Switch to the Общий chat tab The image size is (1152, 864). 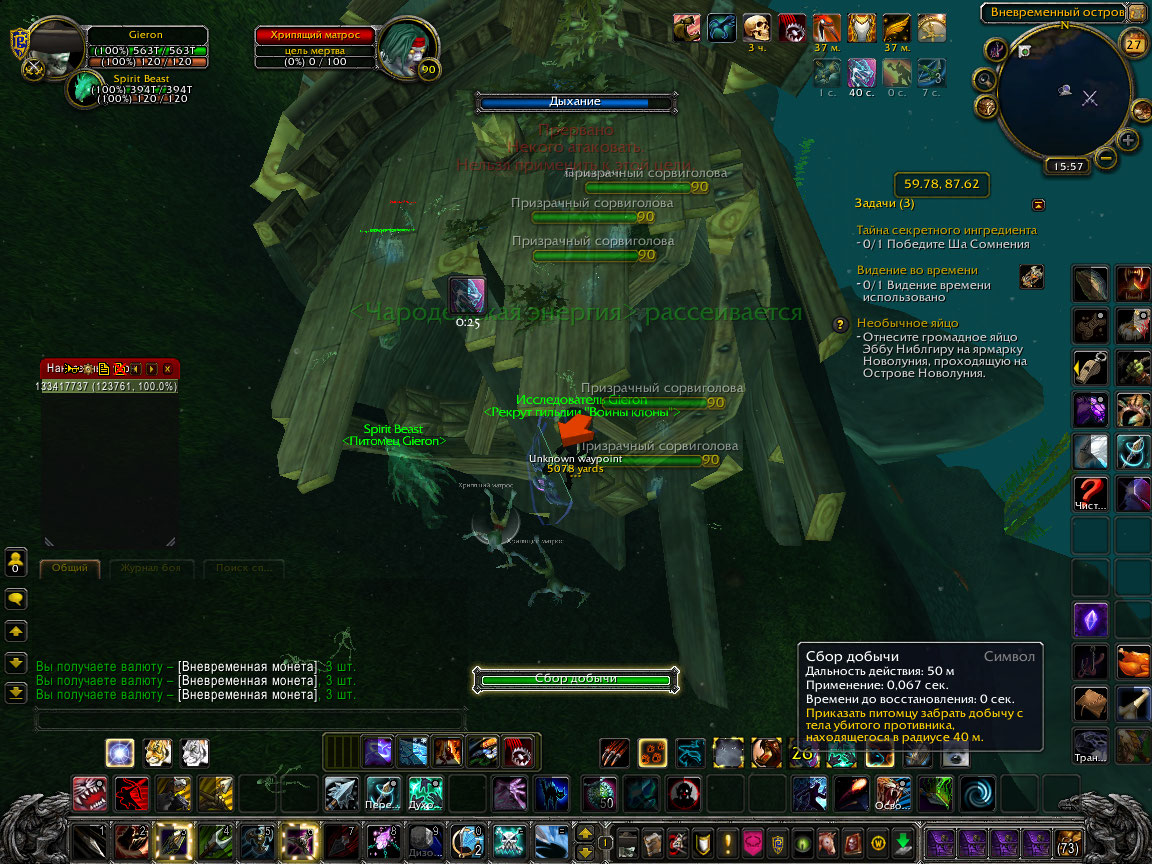pyautogui.click(x=70, y=568)
